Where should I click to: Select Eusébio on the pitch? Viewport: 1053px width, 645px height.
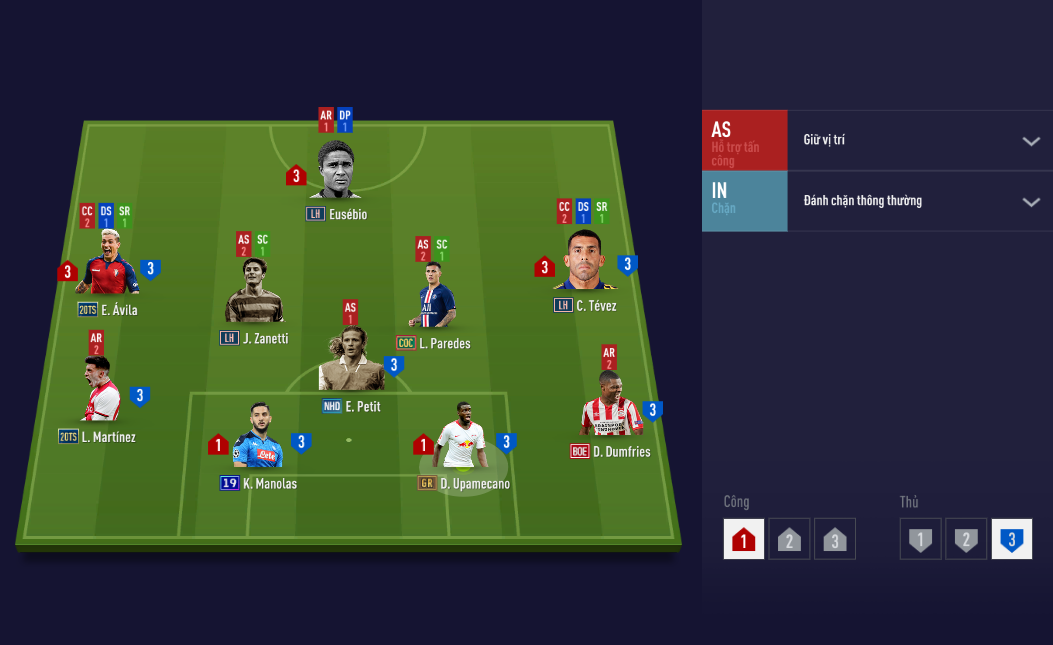pyautogui.click(x=336, y=172)
